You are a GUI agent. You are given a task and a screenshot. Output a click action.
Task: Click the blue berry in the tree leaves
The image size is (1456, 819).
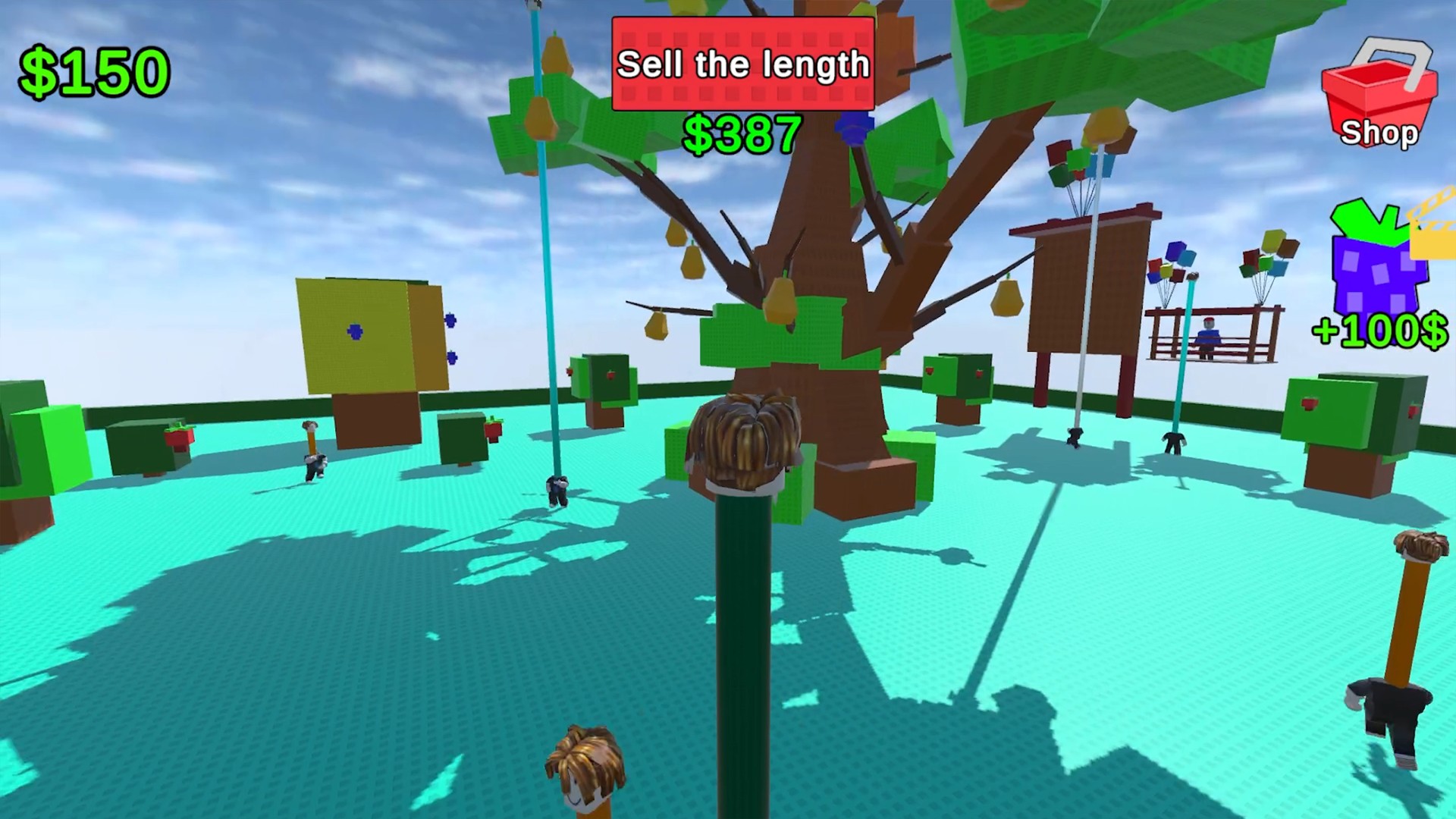852,127
